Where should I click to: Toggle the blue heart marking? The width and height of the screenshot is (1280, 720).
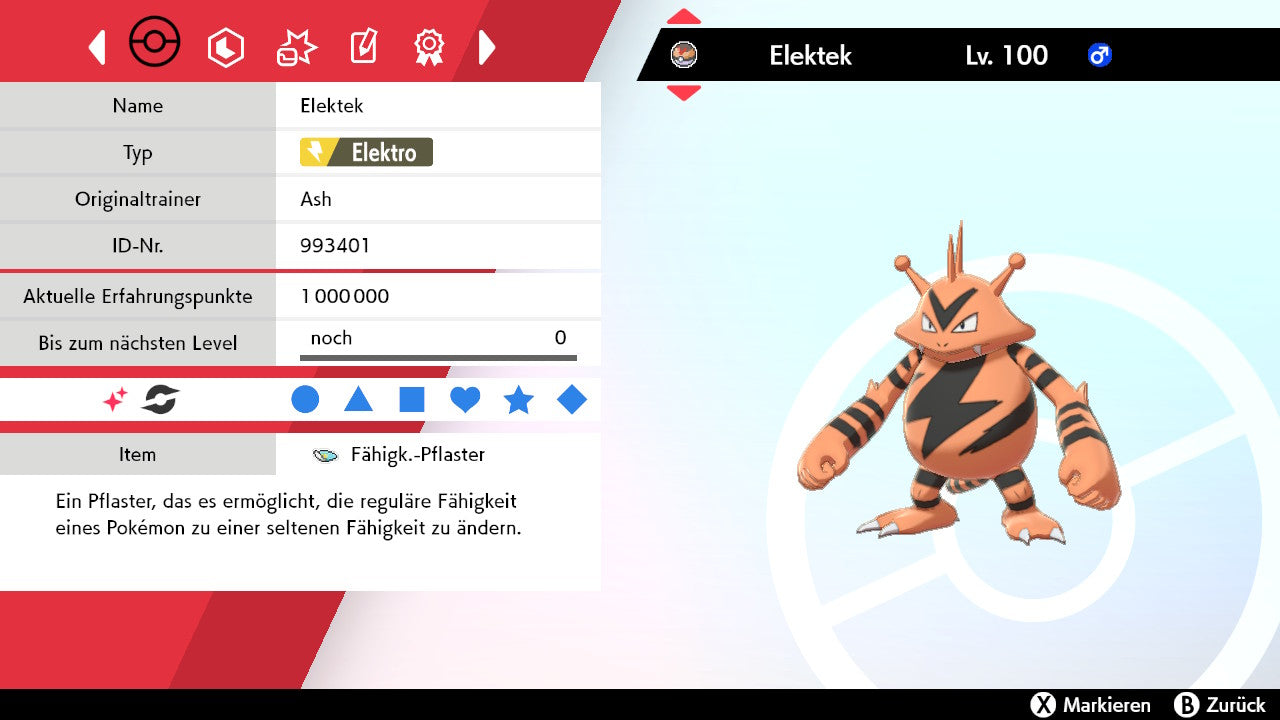click(465, 400)
